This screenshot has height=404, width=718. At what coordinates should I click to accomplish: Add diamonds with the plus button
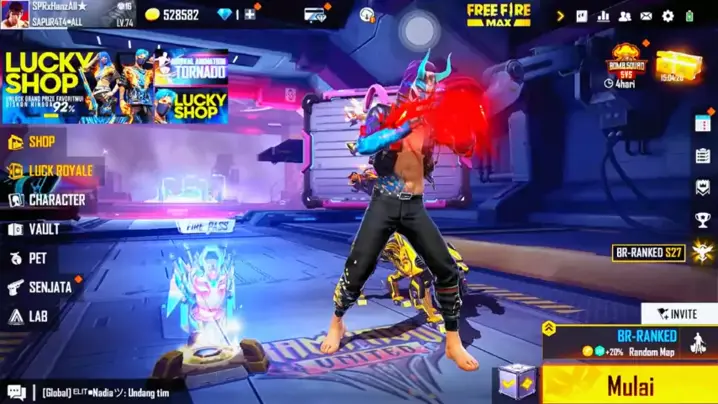pyautogui.click(x=250, y=15)
